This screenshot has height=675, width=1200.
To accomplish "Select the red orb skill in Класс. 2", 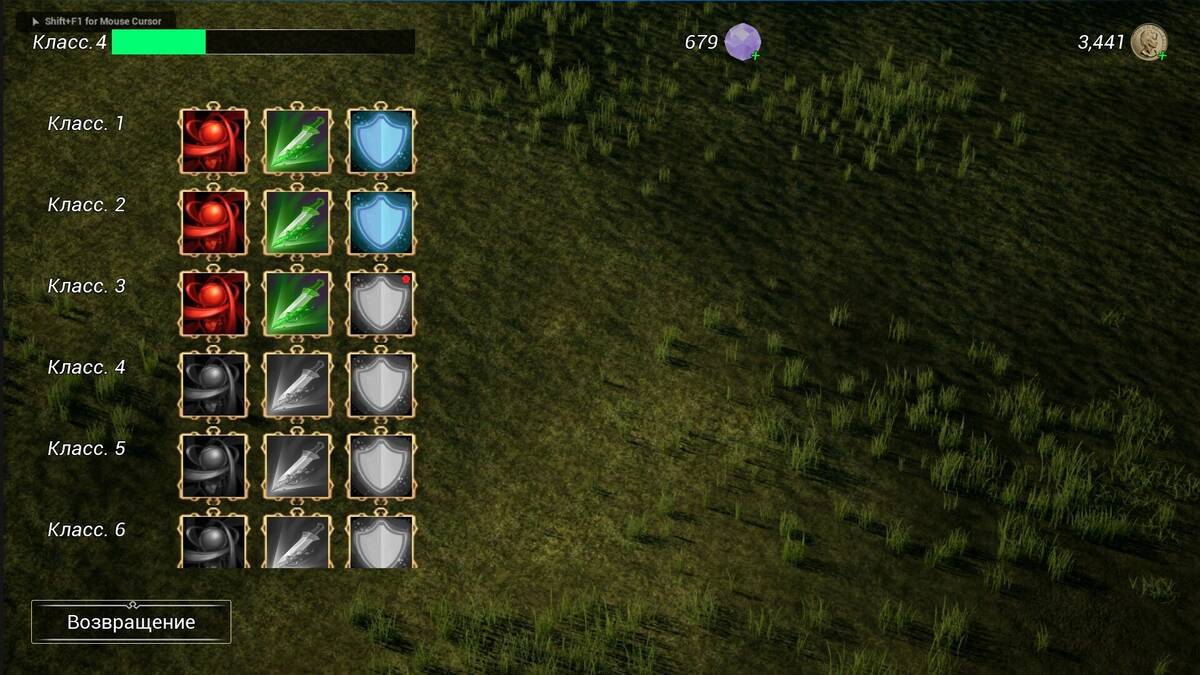I will click(213, 223).
